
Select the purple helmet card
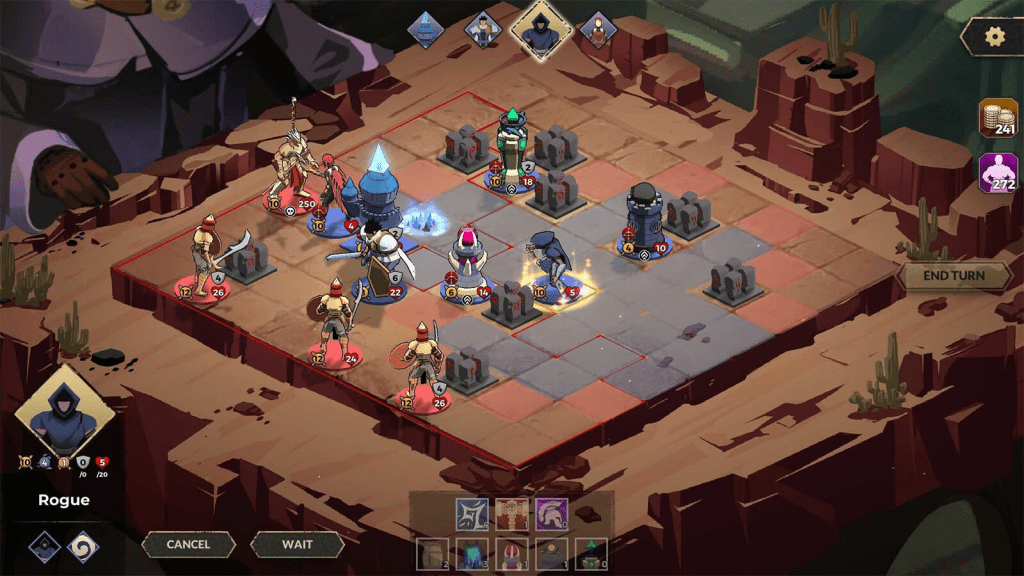point(551,514)
